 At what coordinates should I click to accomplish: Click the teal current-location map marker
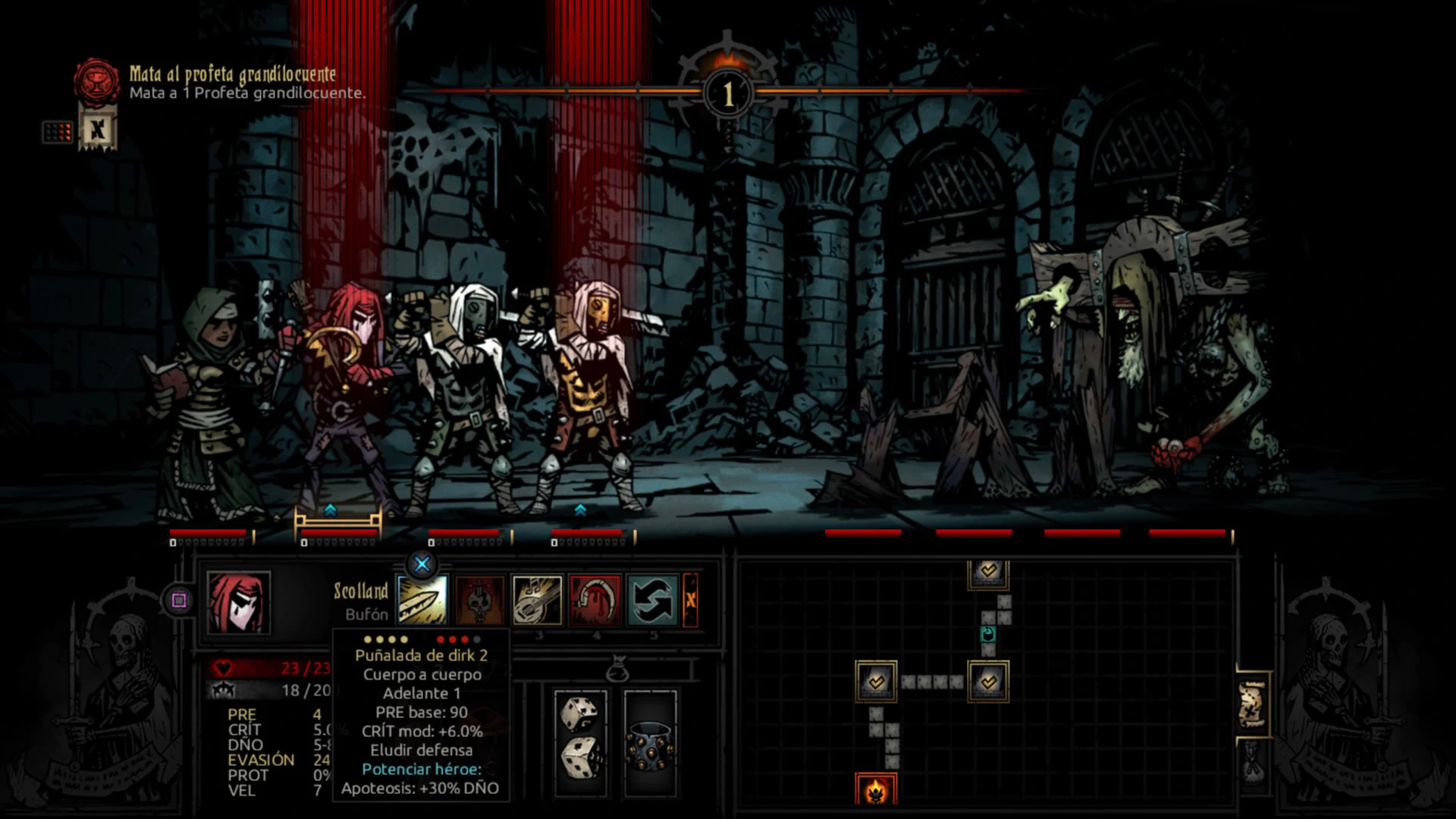pyautogui.click(x=987, y=634)
